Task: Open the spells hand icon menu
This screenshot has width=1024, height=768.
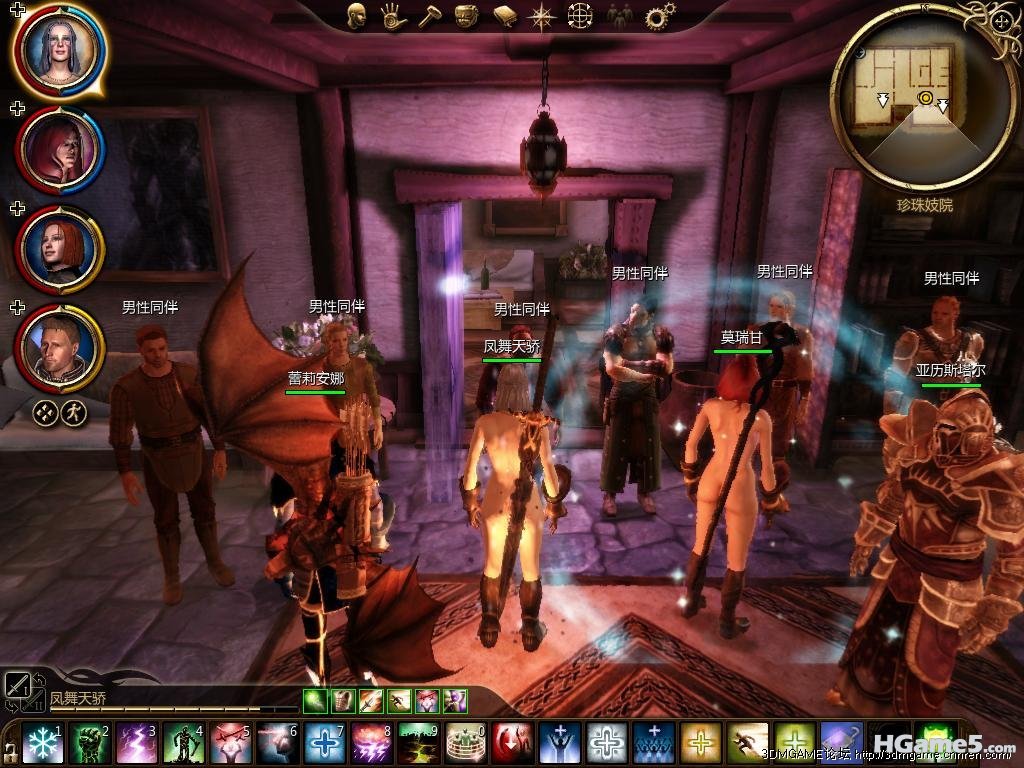Action: pyautogui.click(x=393, y=16)
